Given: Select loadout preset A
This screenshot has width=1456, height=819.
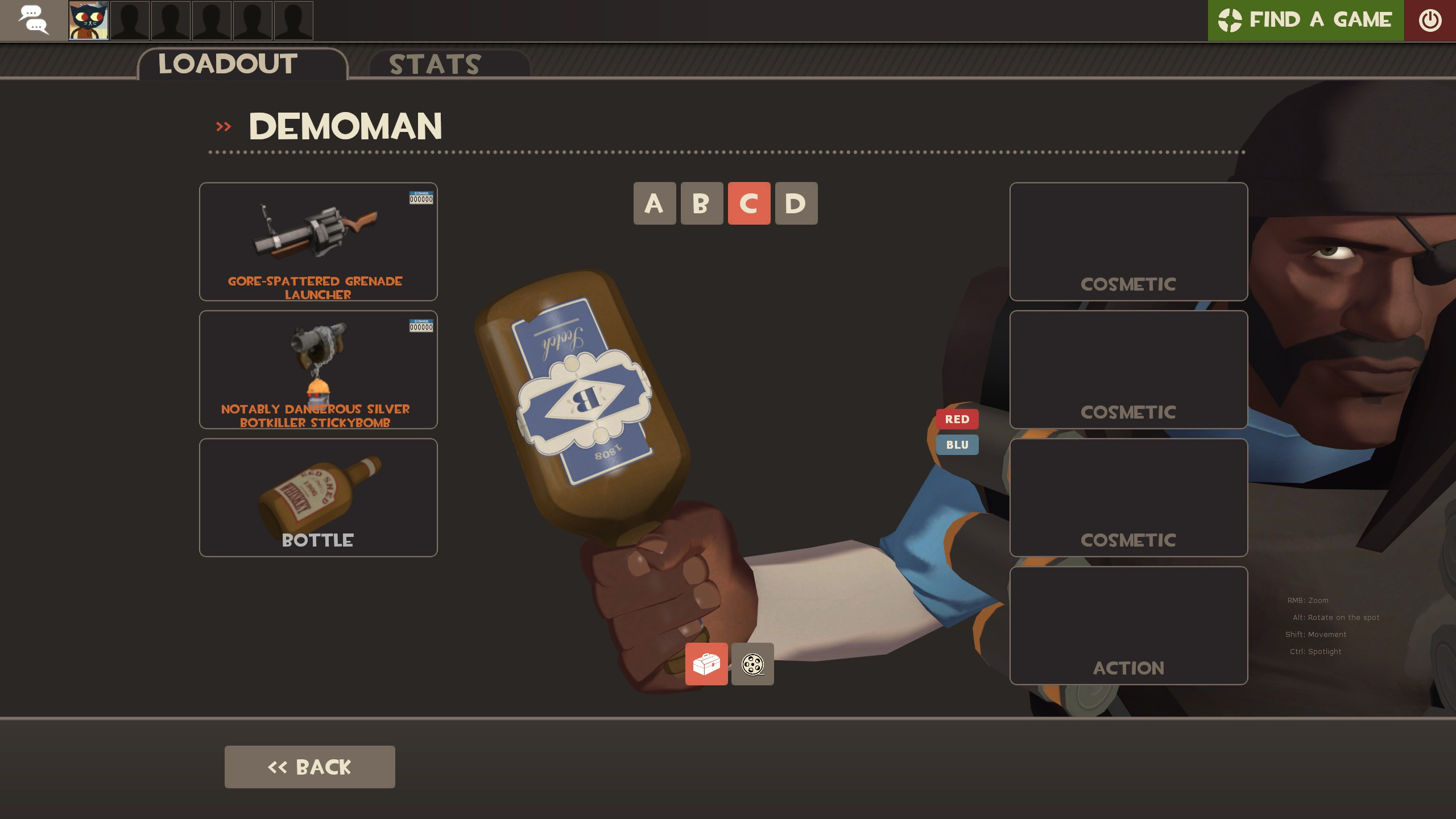Looking at the screenshot, I should (655, 204).
